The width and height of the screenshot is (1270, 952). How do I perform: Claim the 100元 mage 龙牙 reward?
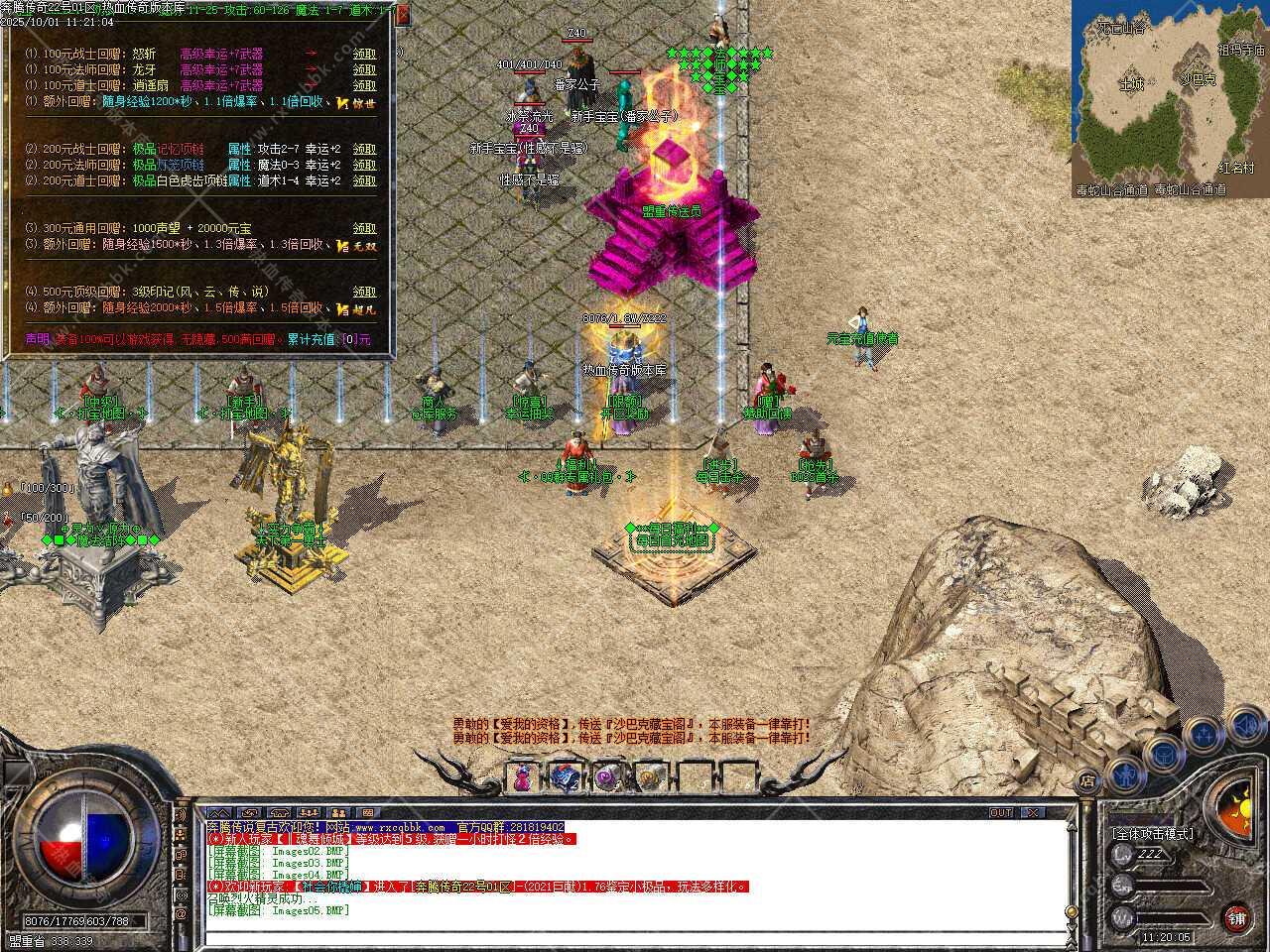(364, 70)
